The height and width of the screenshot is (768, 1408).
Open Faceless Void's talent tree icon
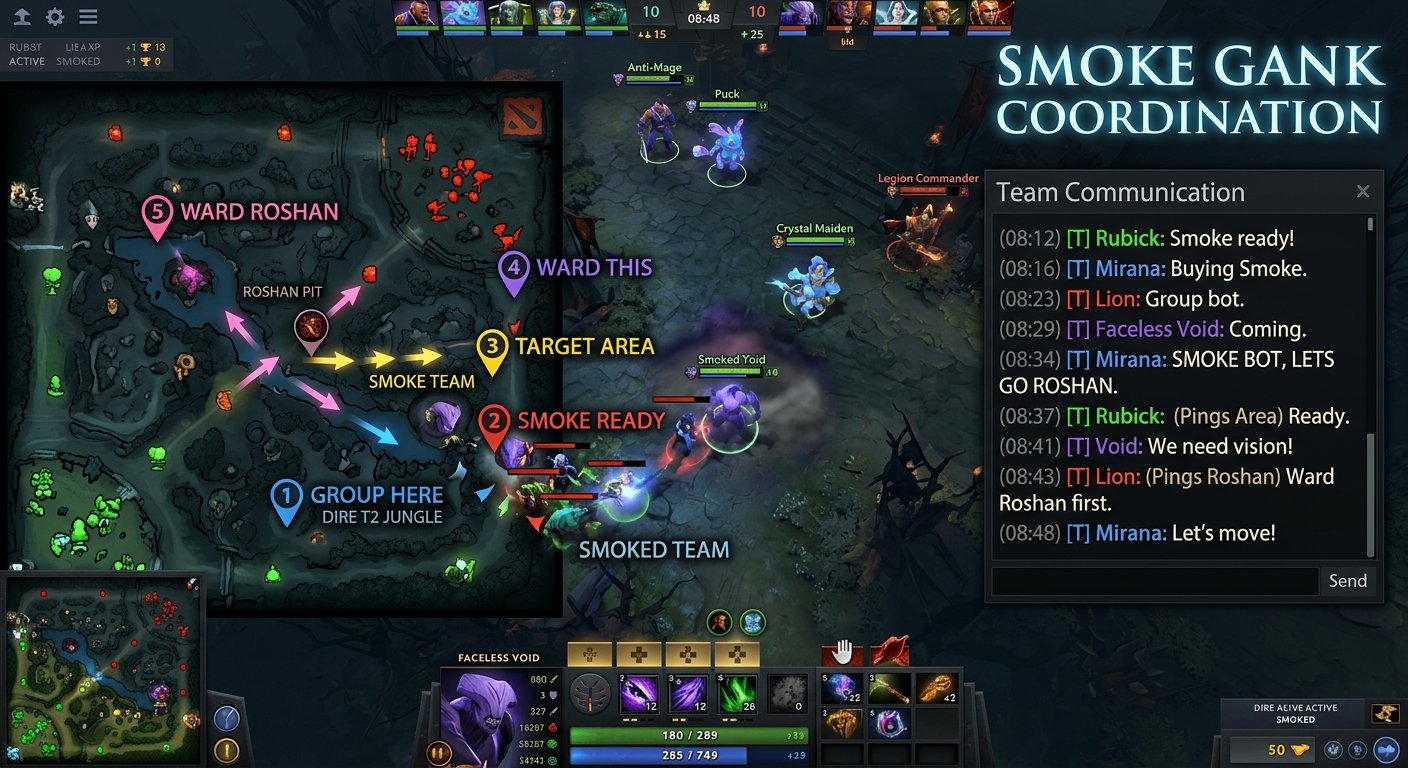click(x=588, y=693)
